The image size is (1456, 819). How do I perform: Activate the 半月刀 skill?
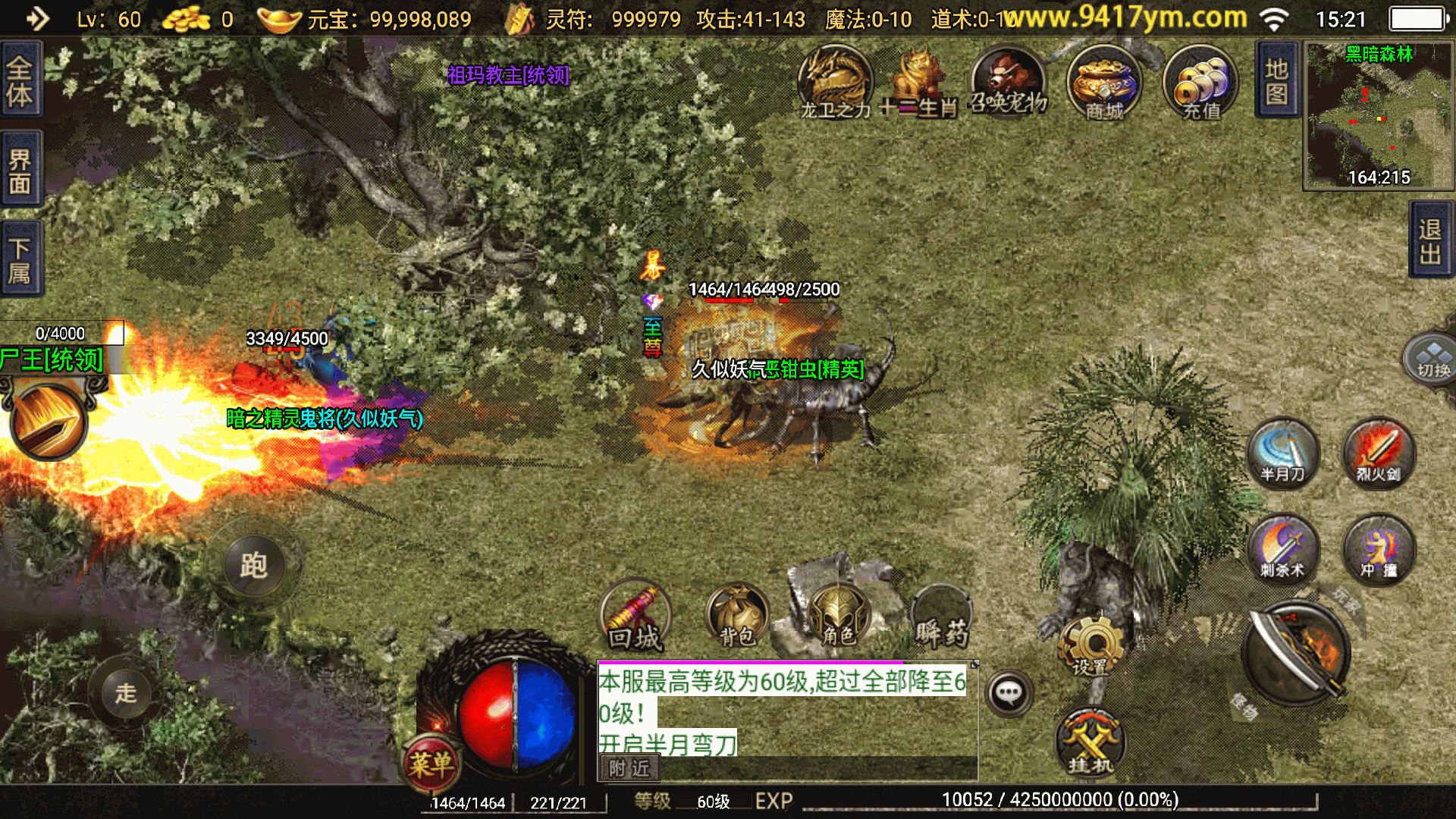click(x=1283, y=453)
